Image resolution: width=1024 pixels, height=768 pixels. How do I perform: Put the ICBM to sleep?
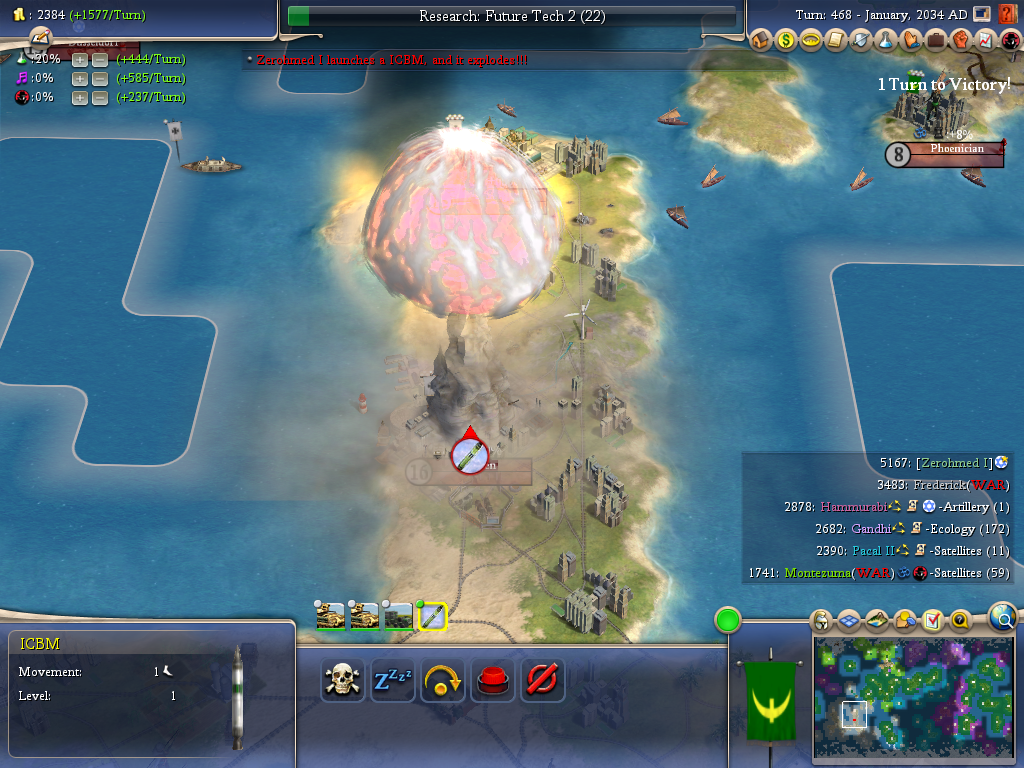tap(393, 681)
